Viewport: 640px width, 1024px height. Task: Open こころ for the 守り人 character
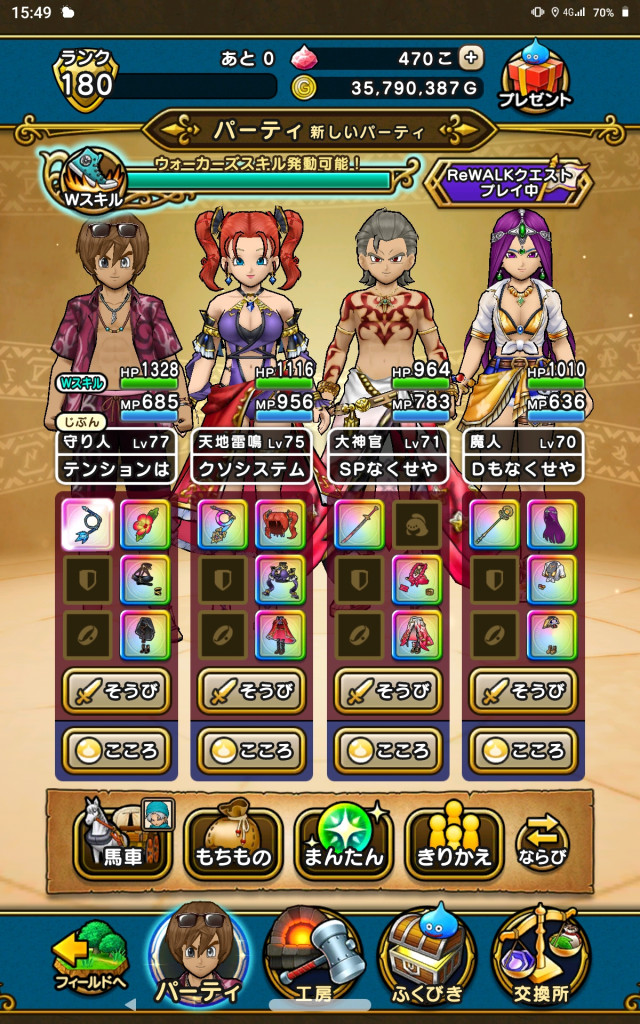117,751
